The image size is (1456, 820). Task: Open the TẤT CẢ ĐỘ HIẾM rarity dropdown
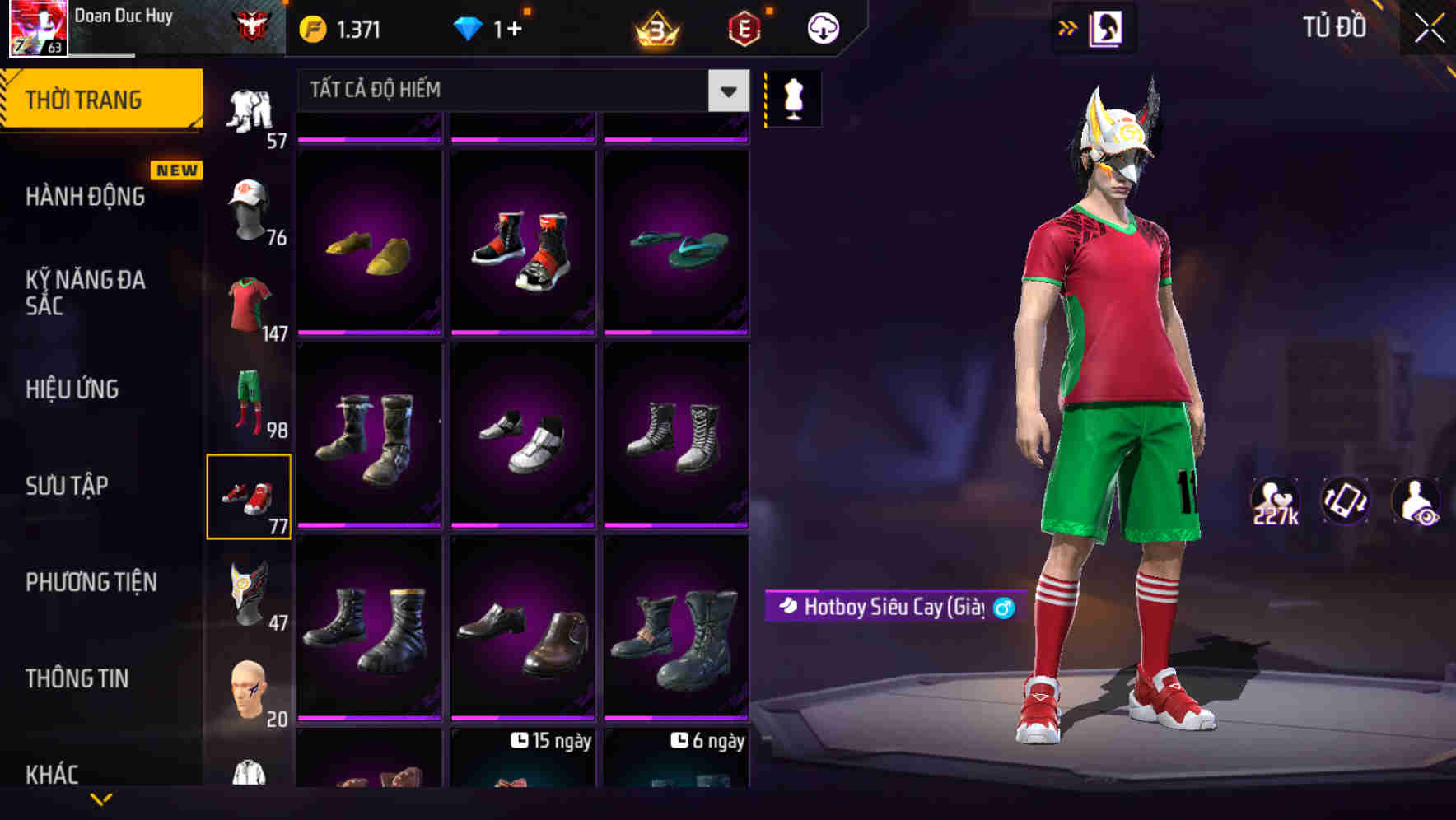511,90
